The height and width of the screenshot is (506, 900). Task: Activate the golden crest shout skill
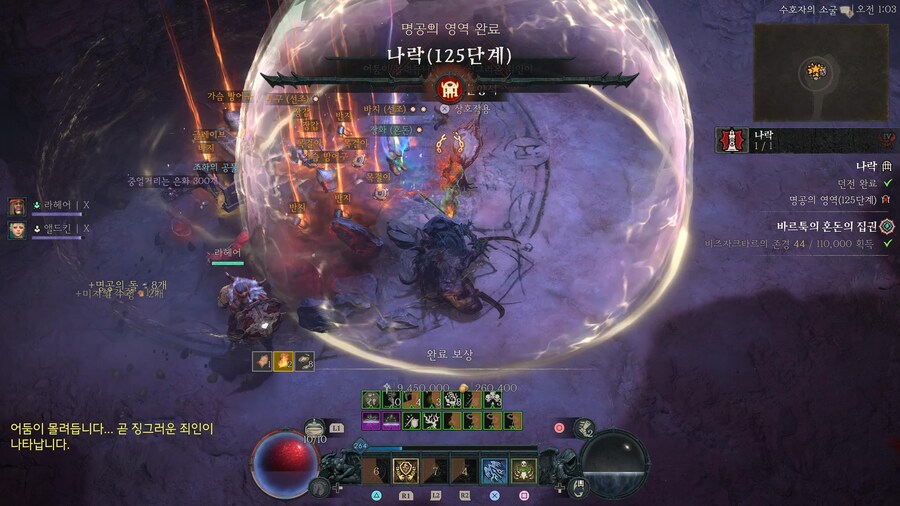[407, 470]
